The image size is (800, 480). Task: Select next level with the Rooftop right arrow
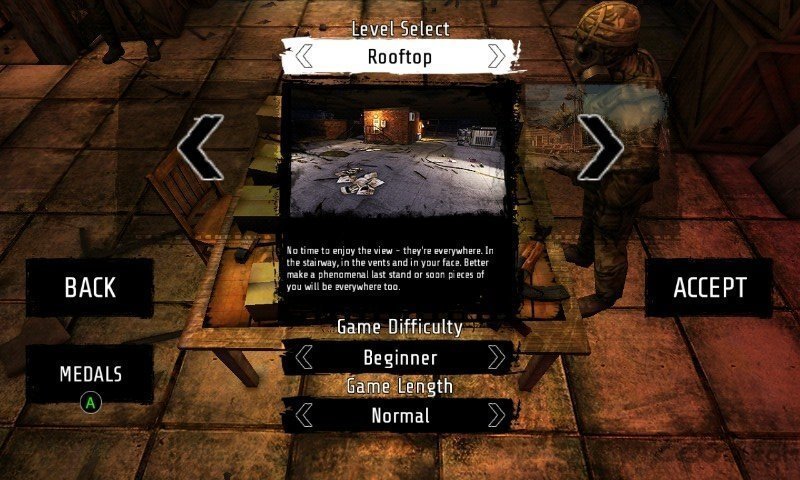[x=496, y=56]
